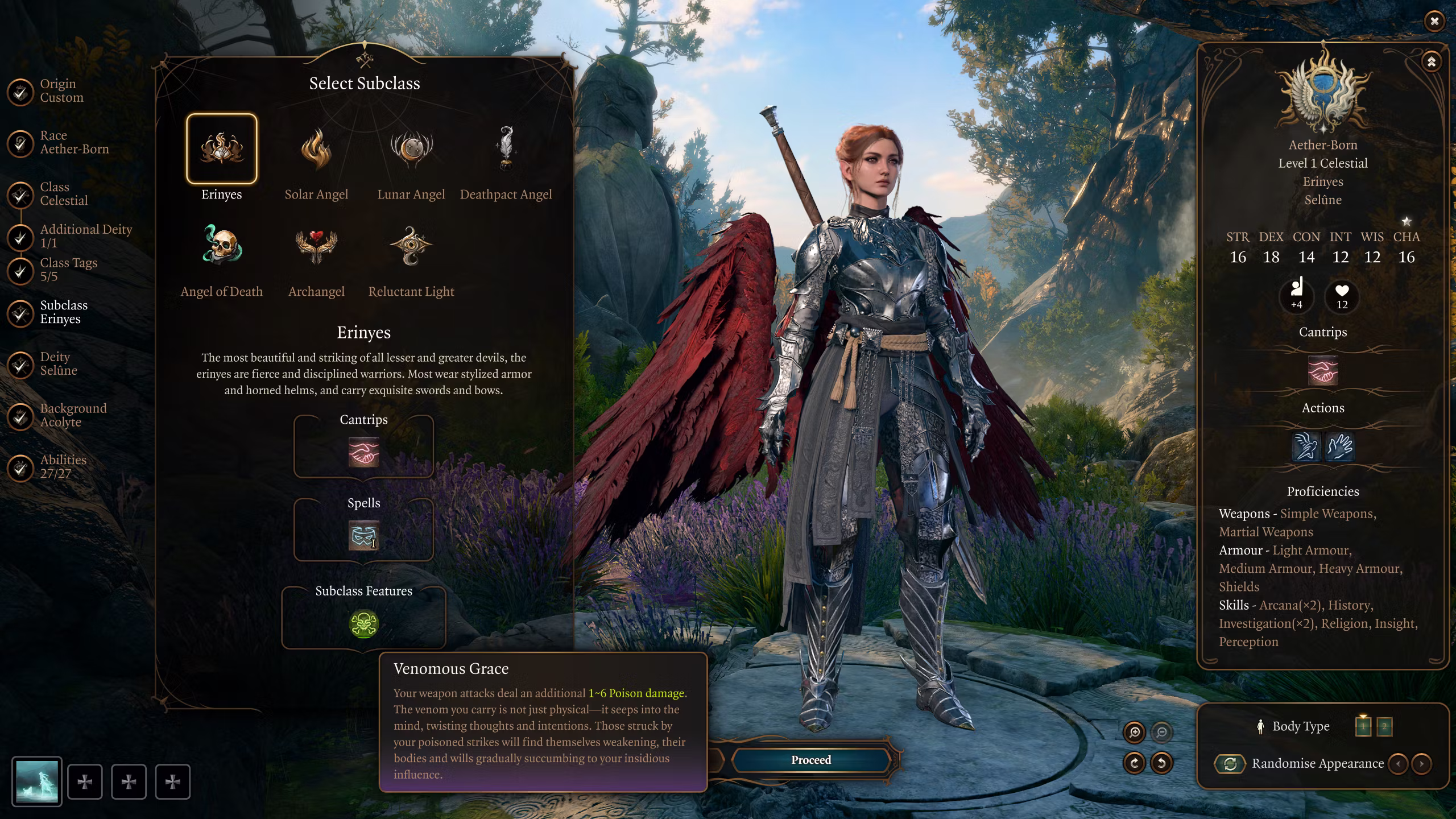Close the character creation screen
The image size is (1456, 819).
coord(1434,22)
